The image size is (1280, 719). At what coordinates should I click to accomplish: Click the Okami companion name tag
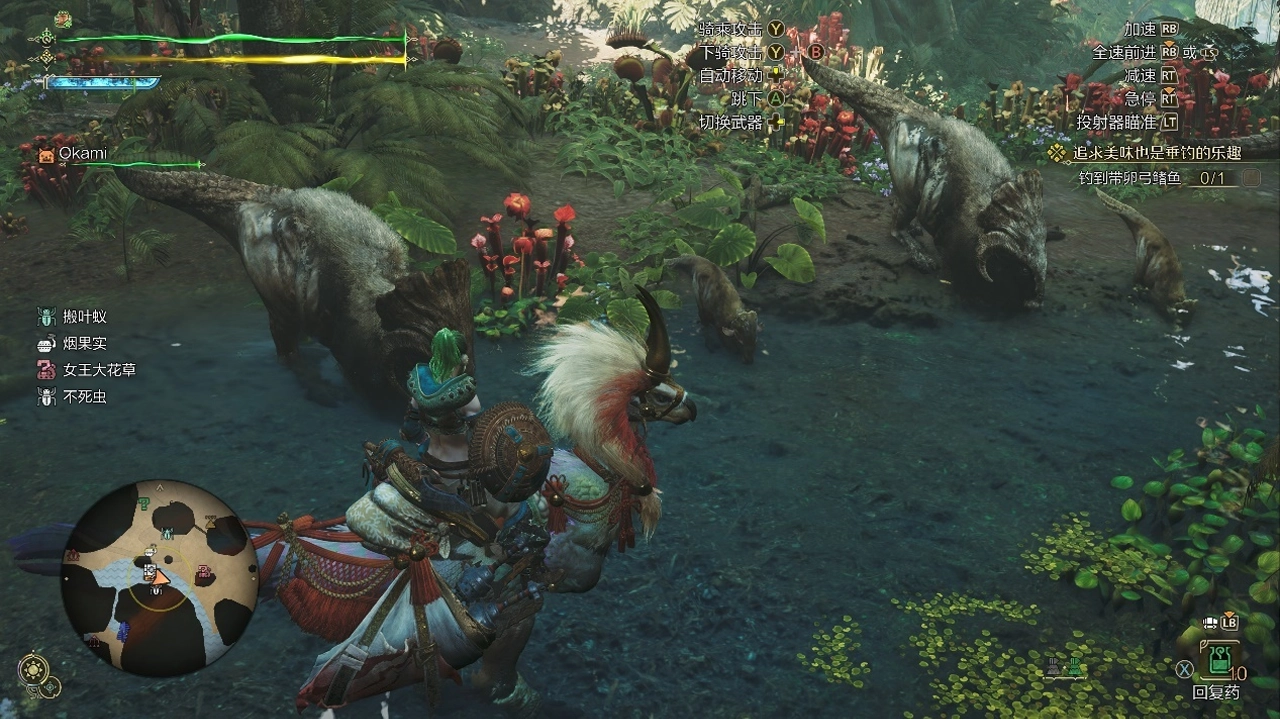tap(82, 154)
